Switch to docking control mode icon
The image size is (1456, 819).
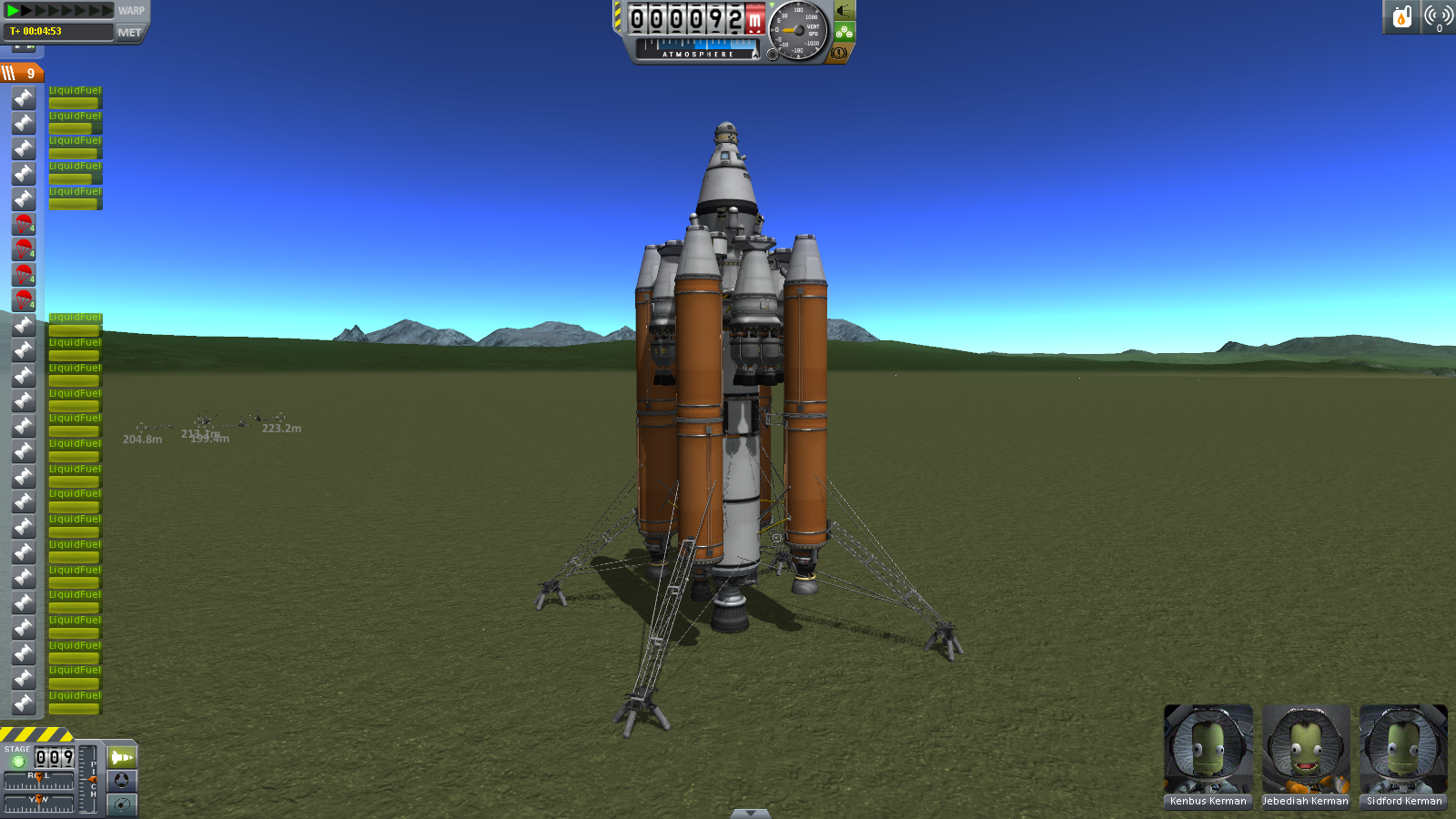tap(122, 781)
